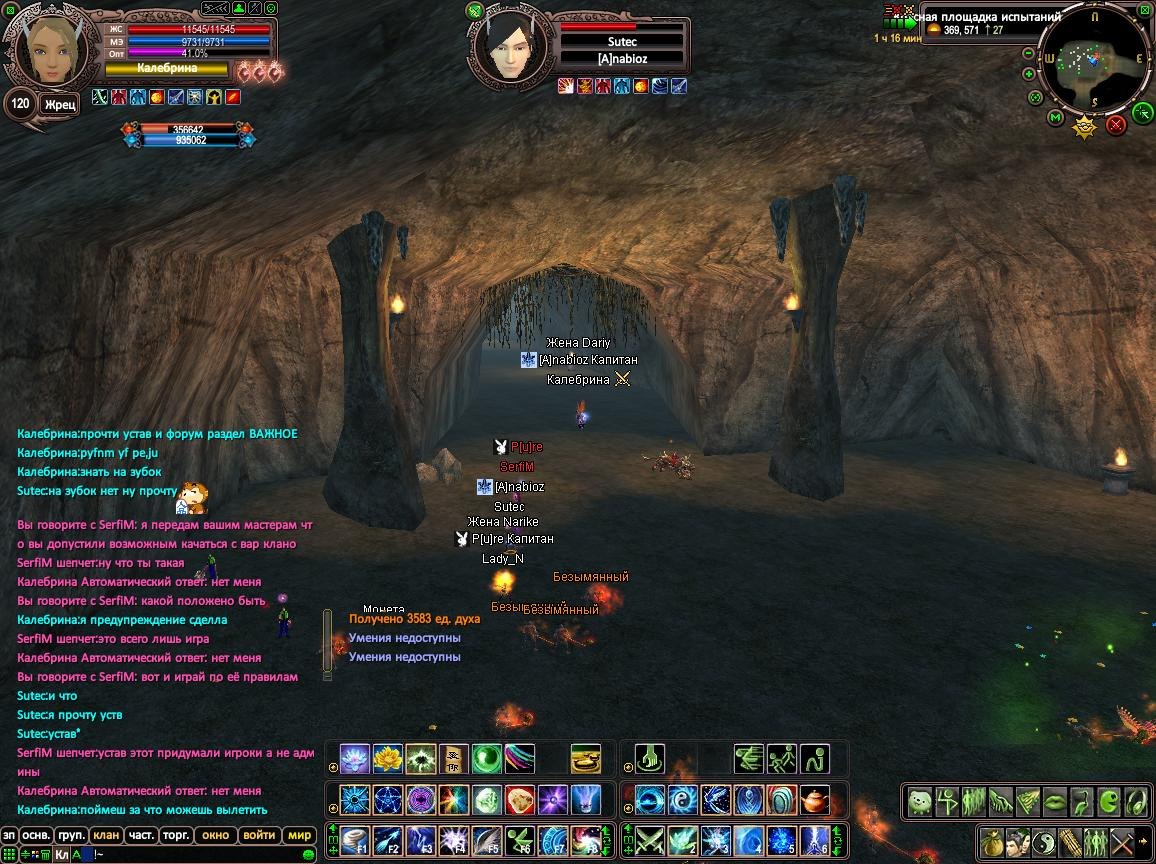Screen dimensions: 1156x864
Task: Select the торг. chat tab
Action: 177,835
